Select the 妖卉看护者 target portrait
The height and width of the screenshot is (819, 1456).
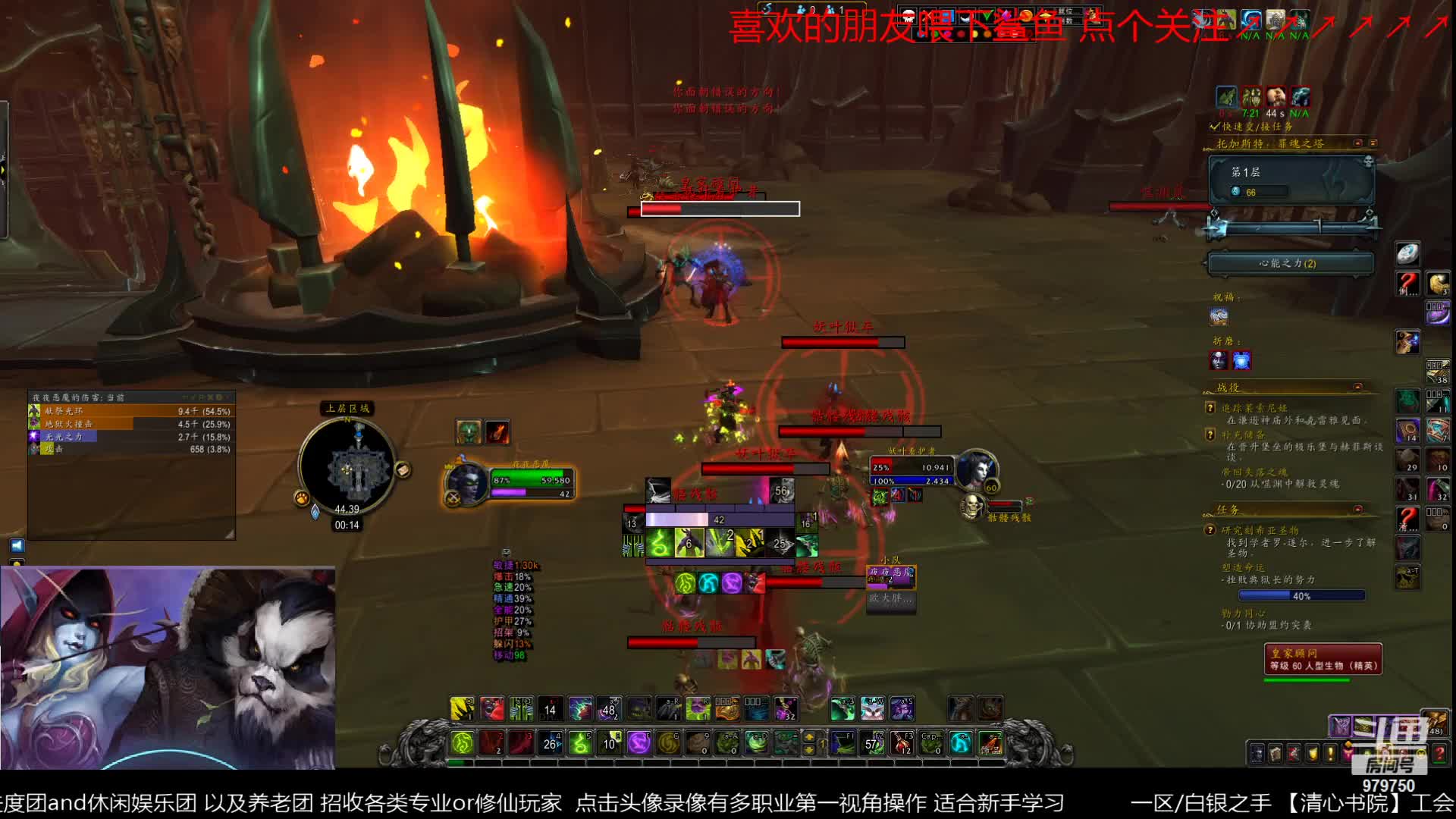975,470
